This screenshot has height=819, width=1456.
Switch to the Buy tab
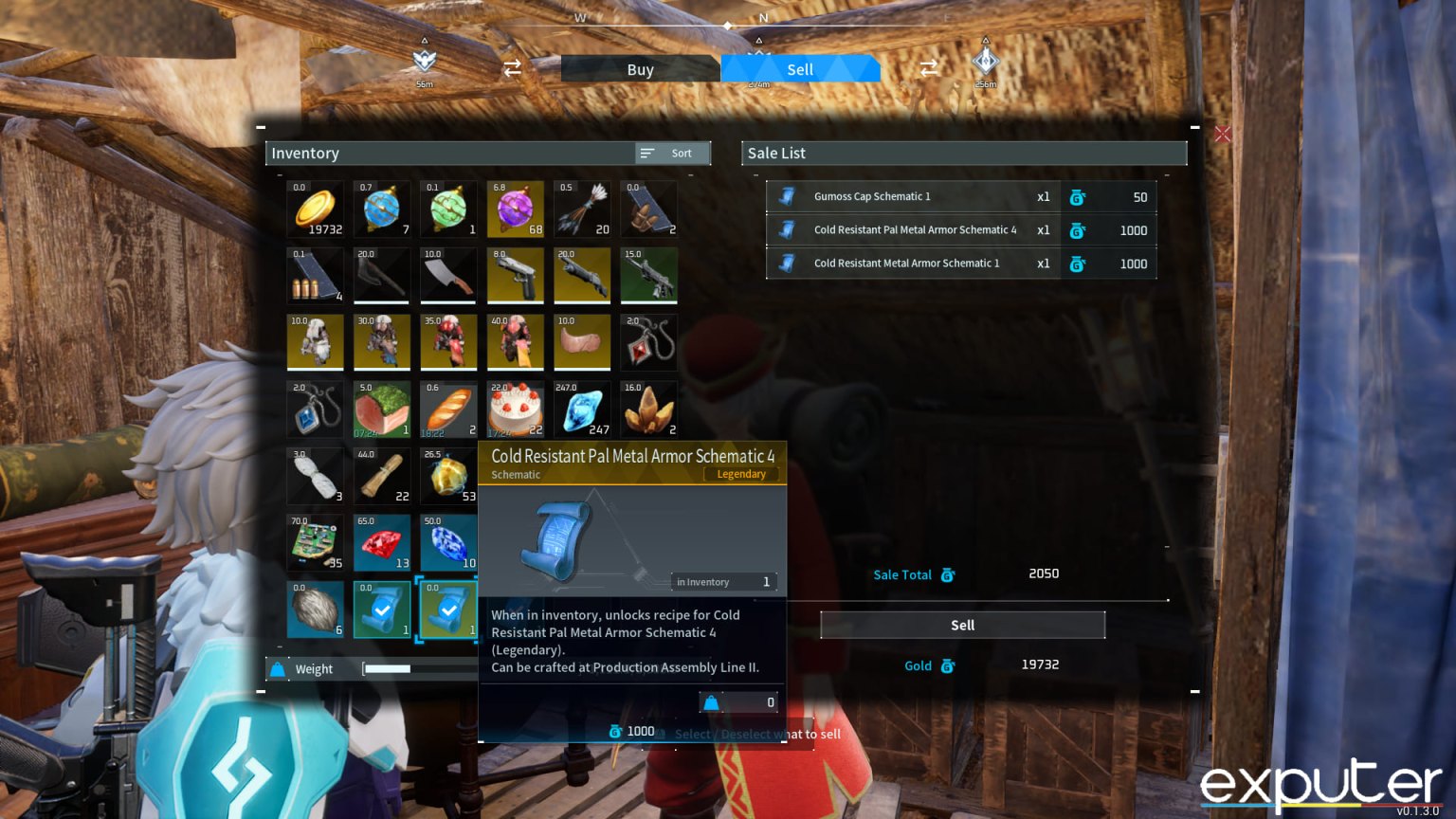pos(640,68)
